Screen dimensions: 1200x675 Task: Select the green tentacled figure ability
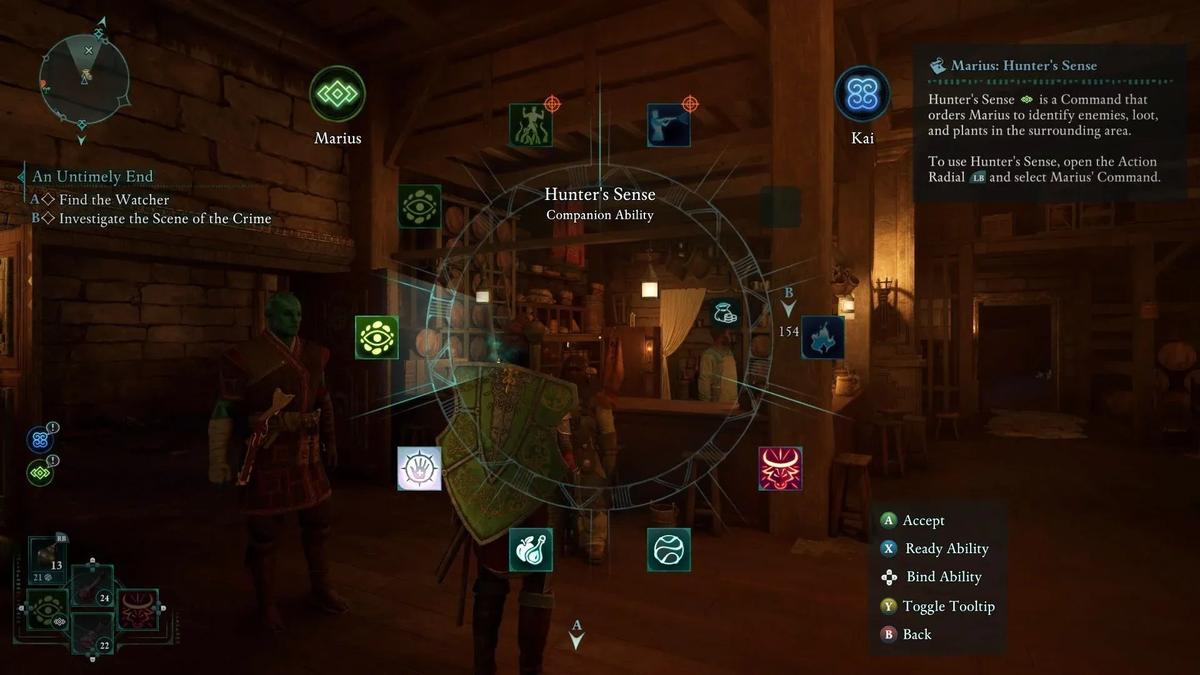pyautogui.click(x=531, y=125)
